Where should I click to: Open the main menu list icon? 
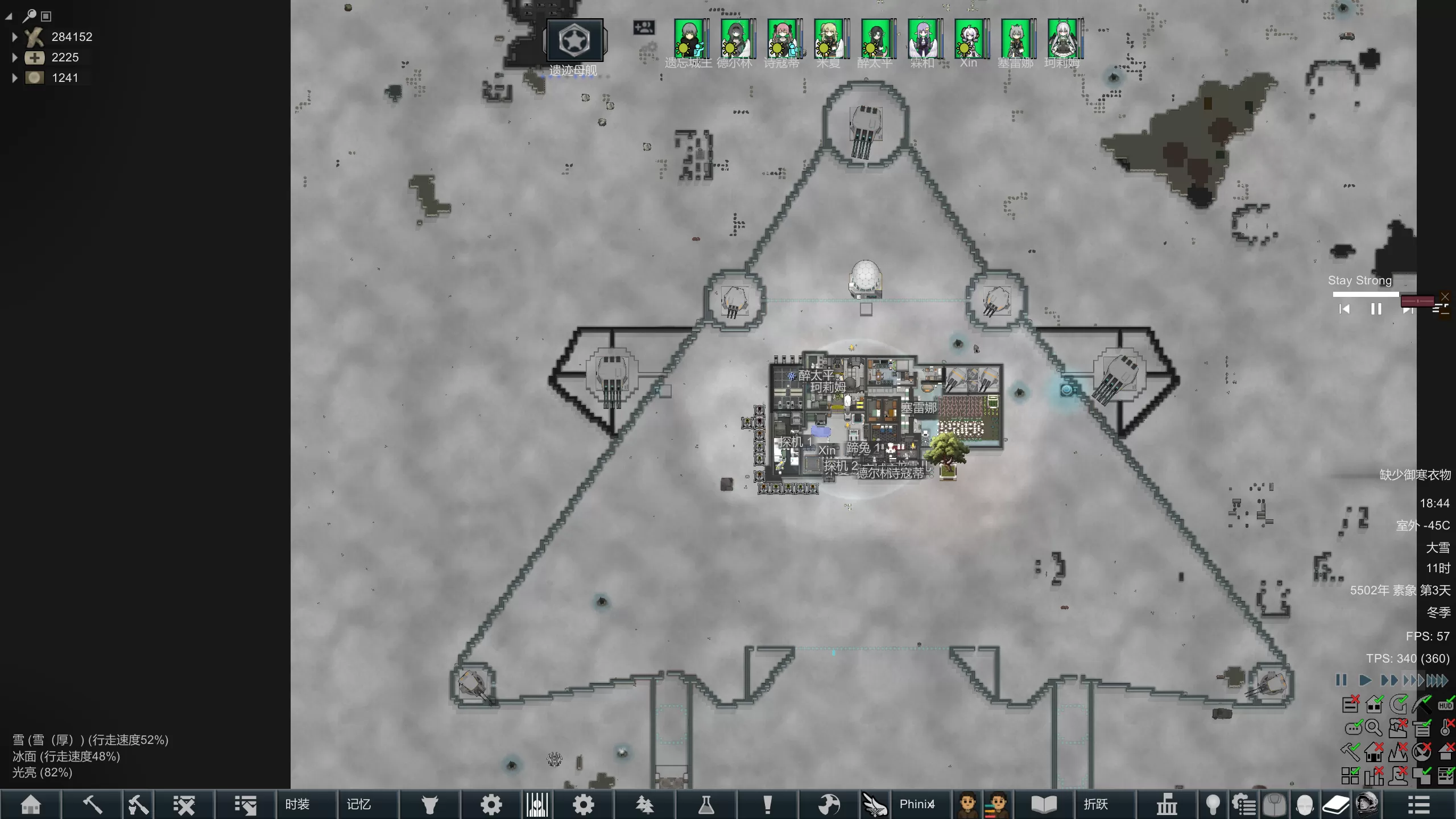pos(1418,805)
